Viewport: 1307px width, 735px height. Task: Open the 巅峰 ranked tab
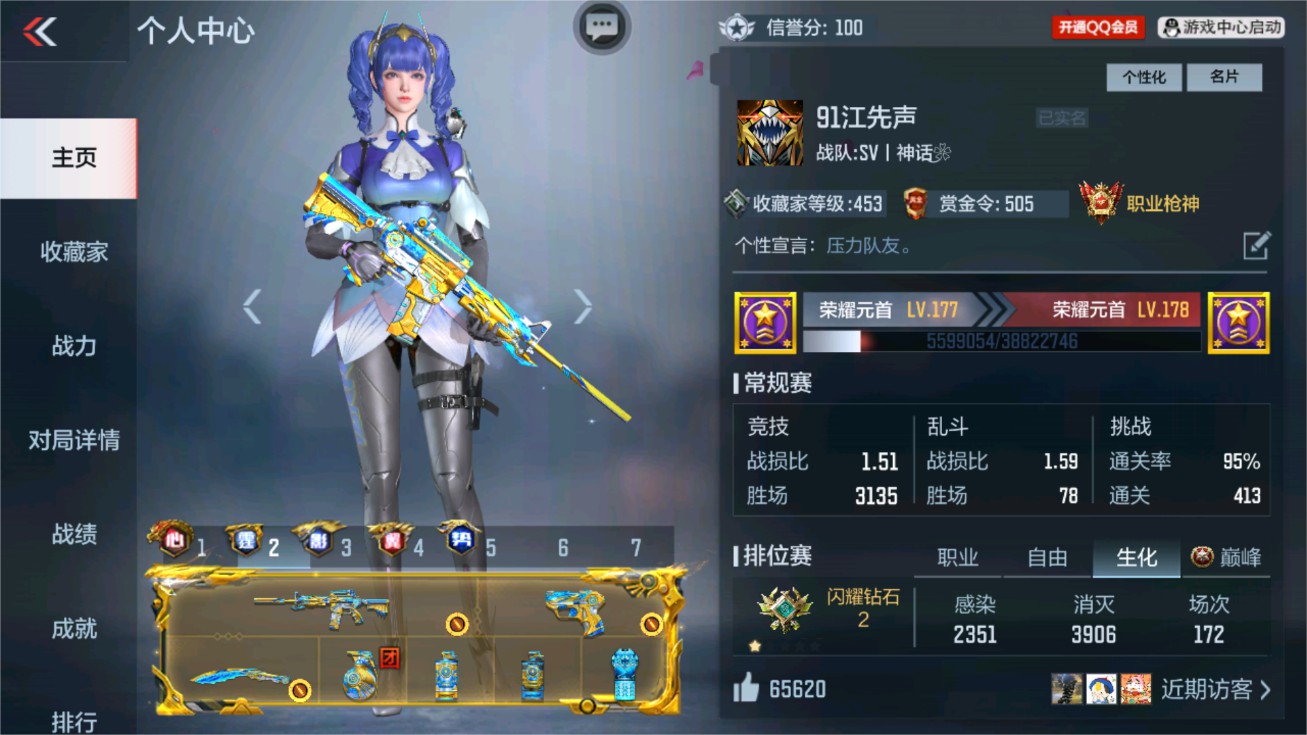coord(1226,558)
